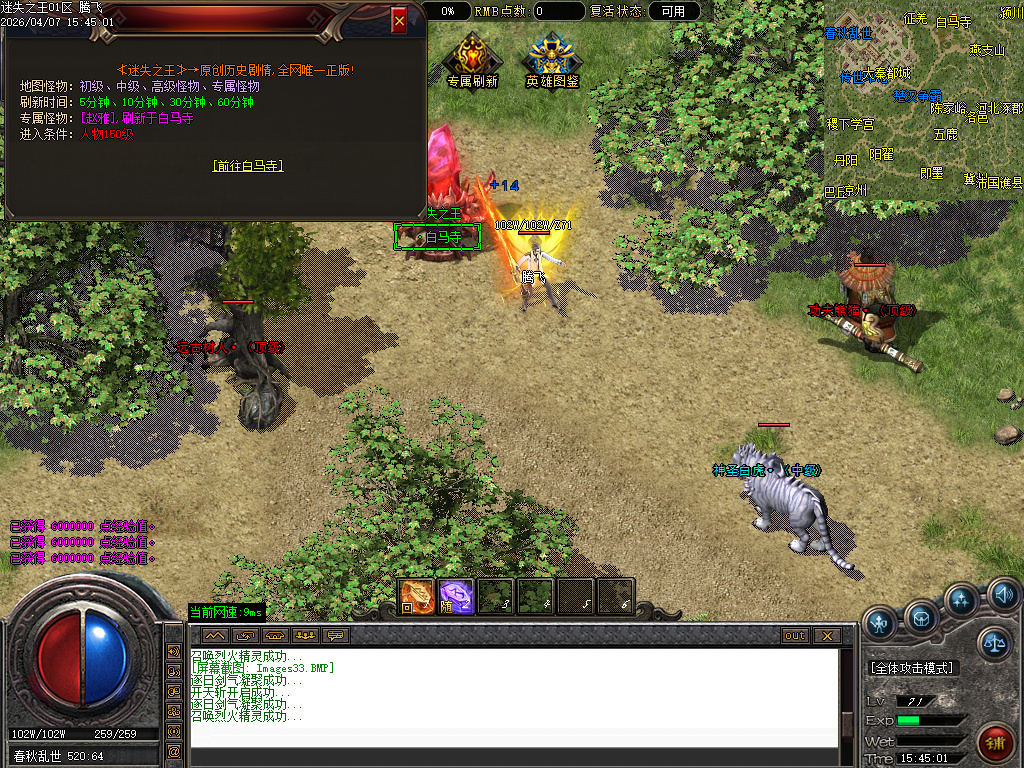Close the 迷失之王 info panel
This screenshot has width=1024, height=768.
pyautogui.click(x=399, y=20)
